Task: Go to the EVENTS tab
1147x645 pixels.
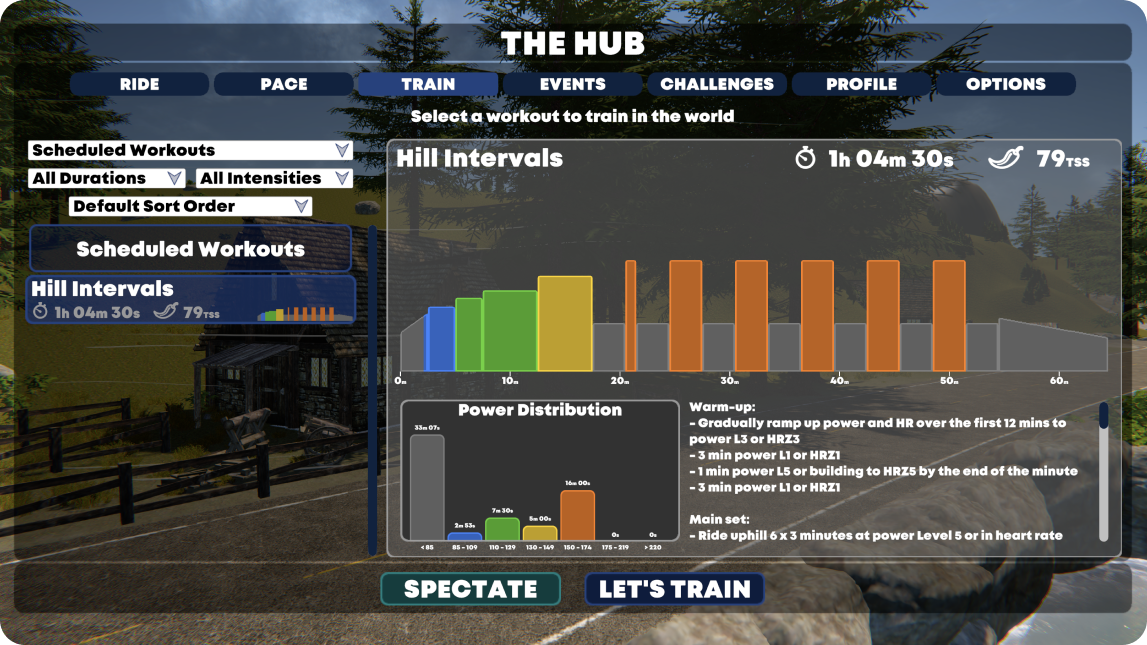Action: pos(572,84)
